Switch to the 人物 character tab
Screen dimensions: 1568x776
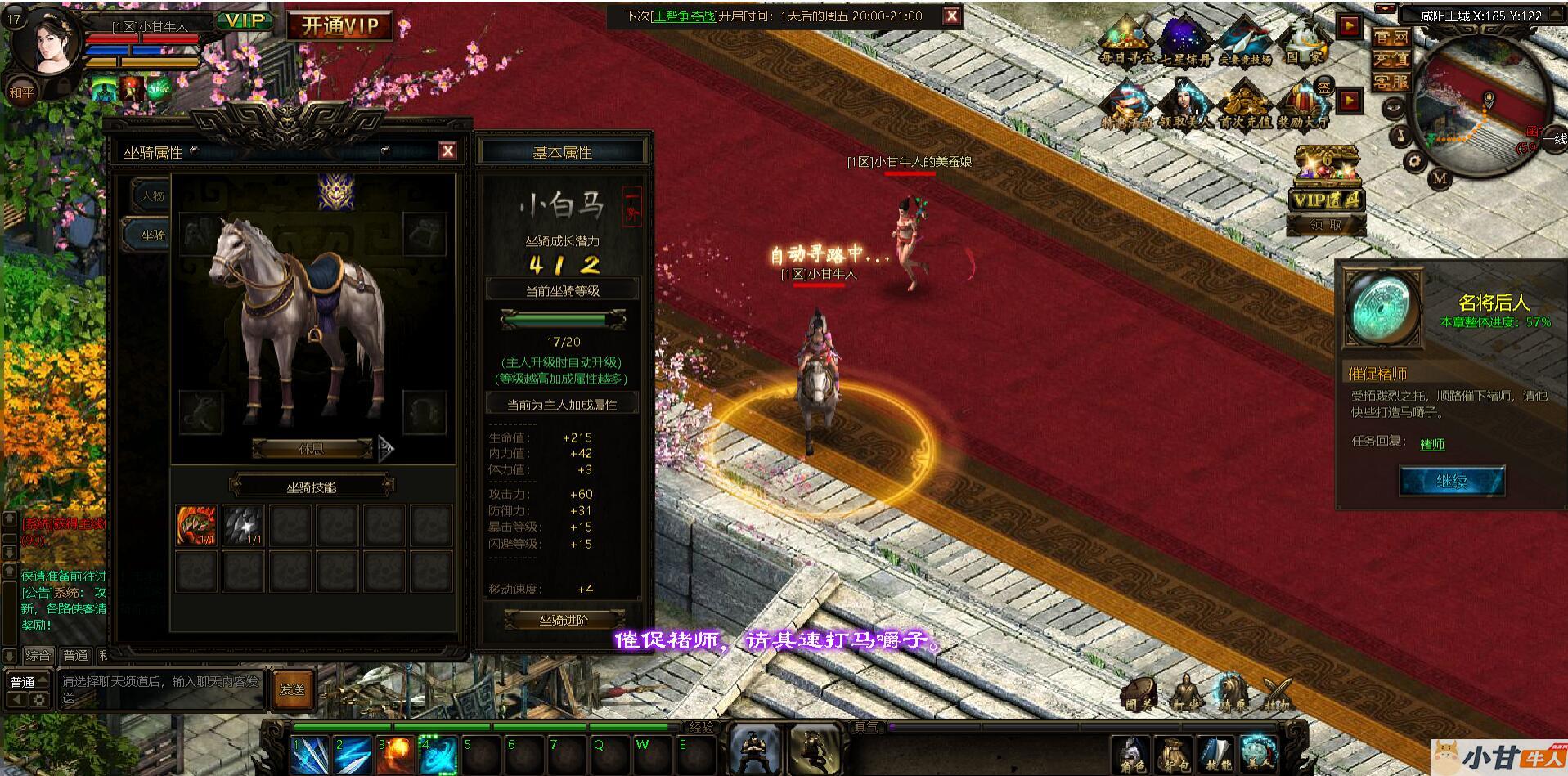pyautogui.click(x=152, y=196)
